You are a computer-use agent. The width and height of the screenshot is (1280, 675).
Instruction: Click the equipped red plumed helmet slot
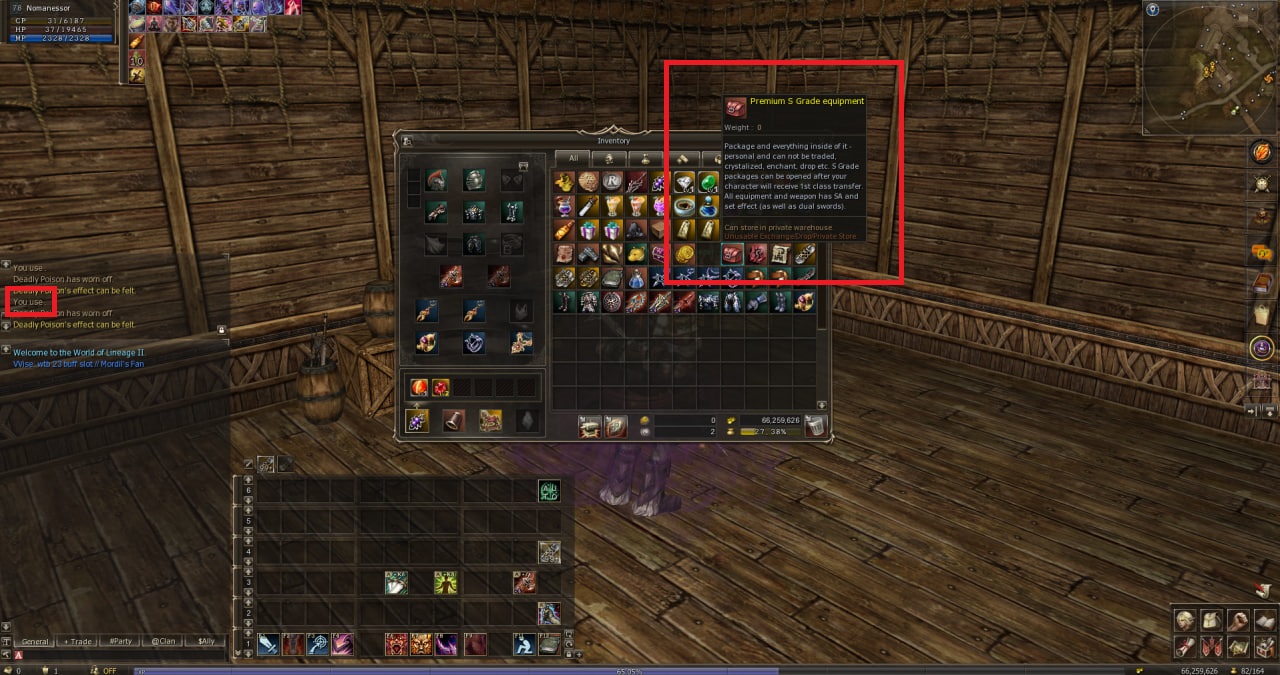(x=436, y=181)
